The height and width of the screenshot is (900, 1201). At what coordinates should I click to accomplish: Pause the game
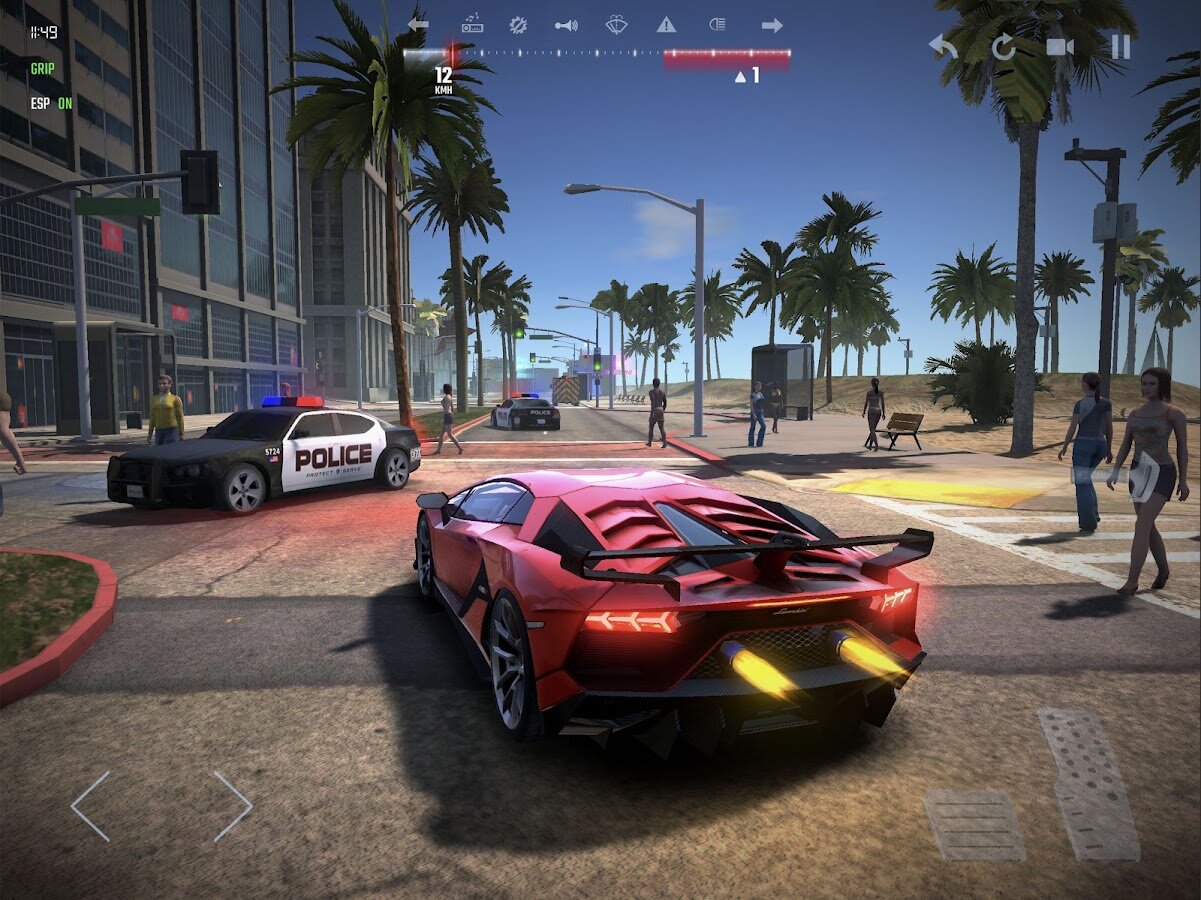coord(1120,47)
